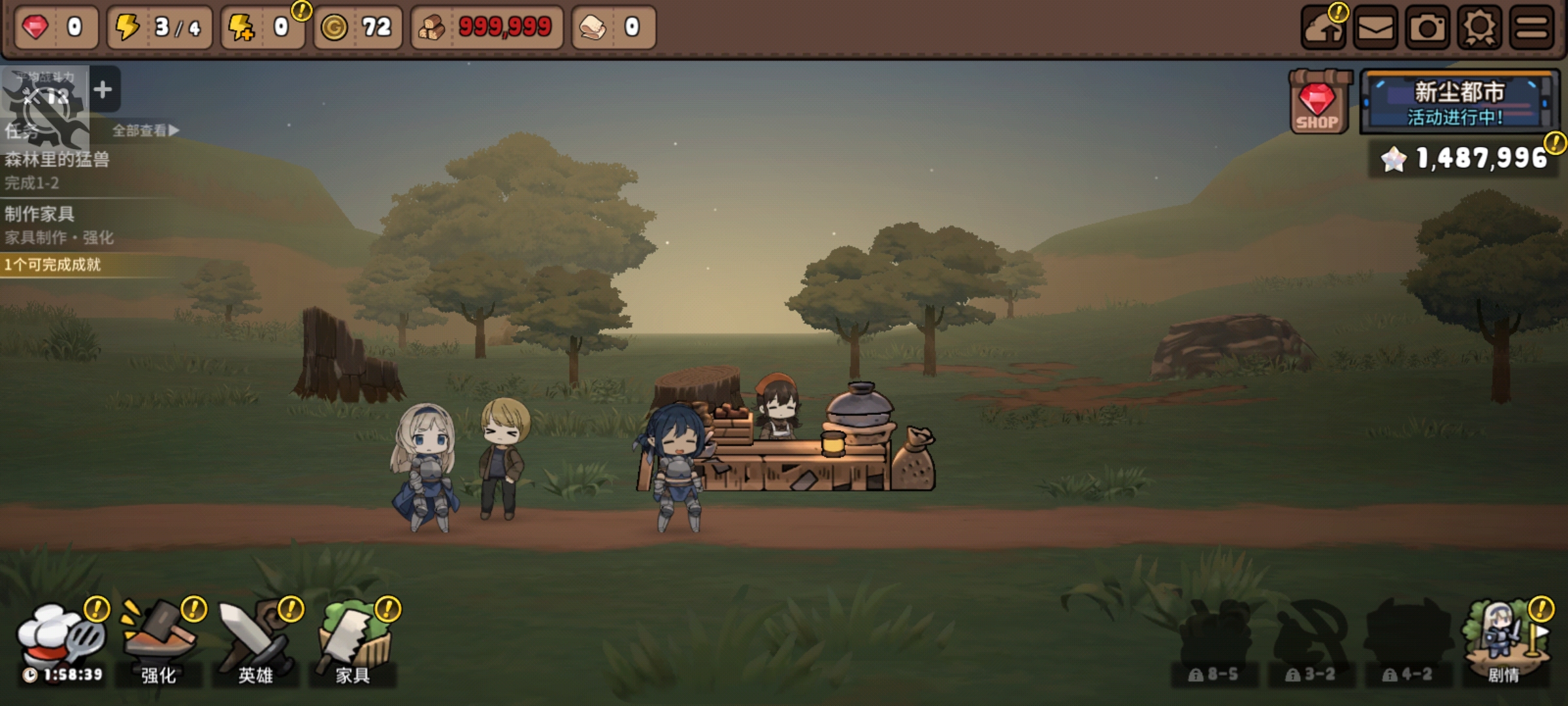This screenshot has width=1568, height=706.
Task: Tap the bonus energy lightning counter
Action: [x=263, y=27]
